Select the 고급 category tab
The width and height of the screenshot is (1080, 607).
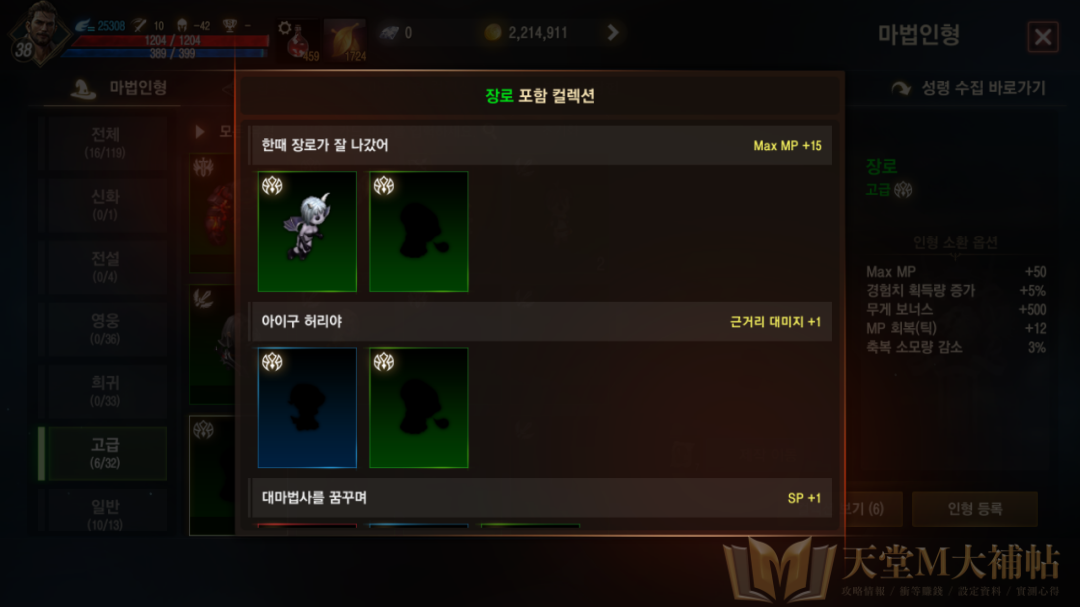[x=104, y=453]
